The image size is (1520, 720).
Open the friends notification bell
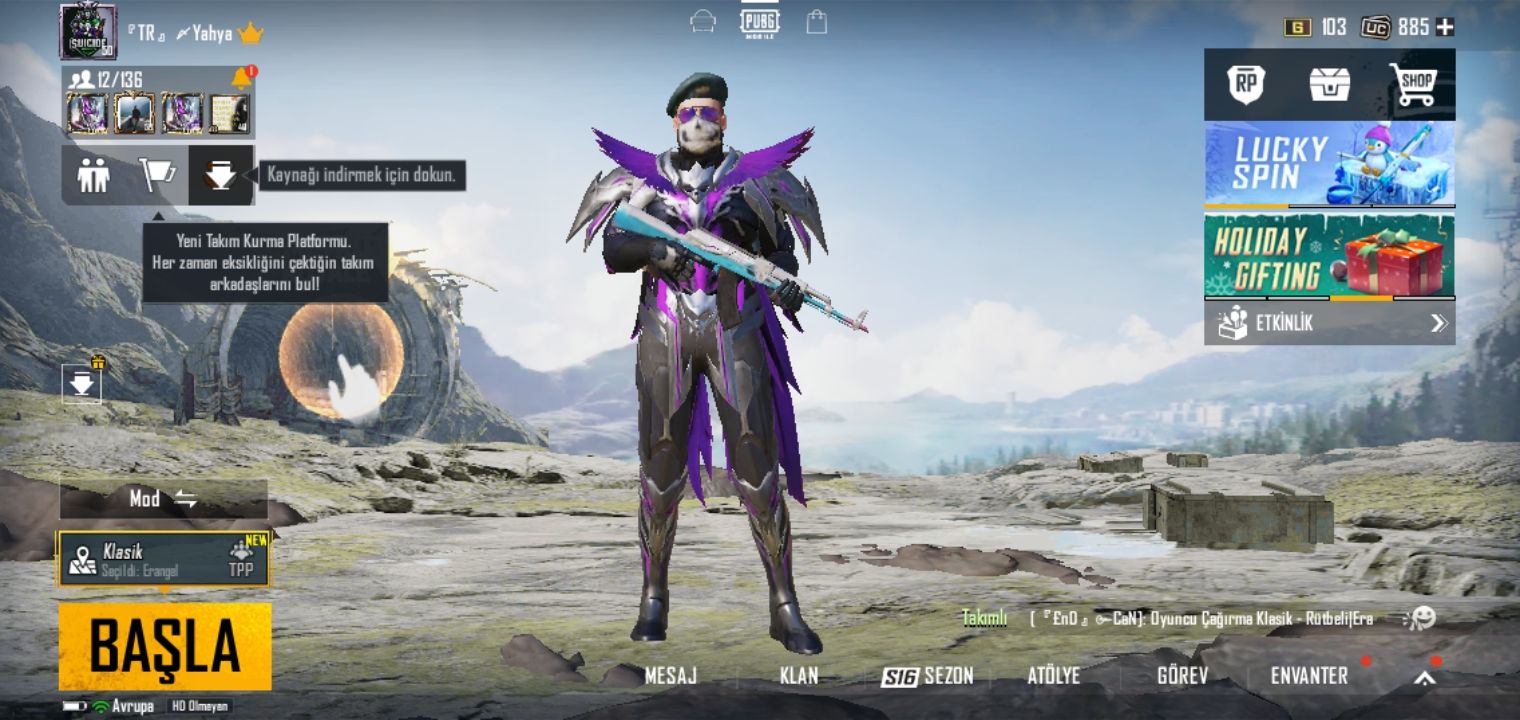(x=241, y=78)
